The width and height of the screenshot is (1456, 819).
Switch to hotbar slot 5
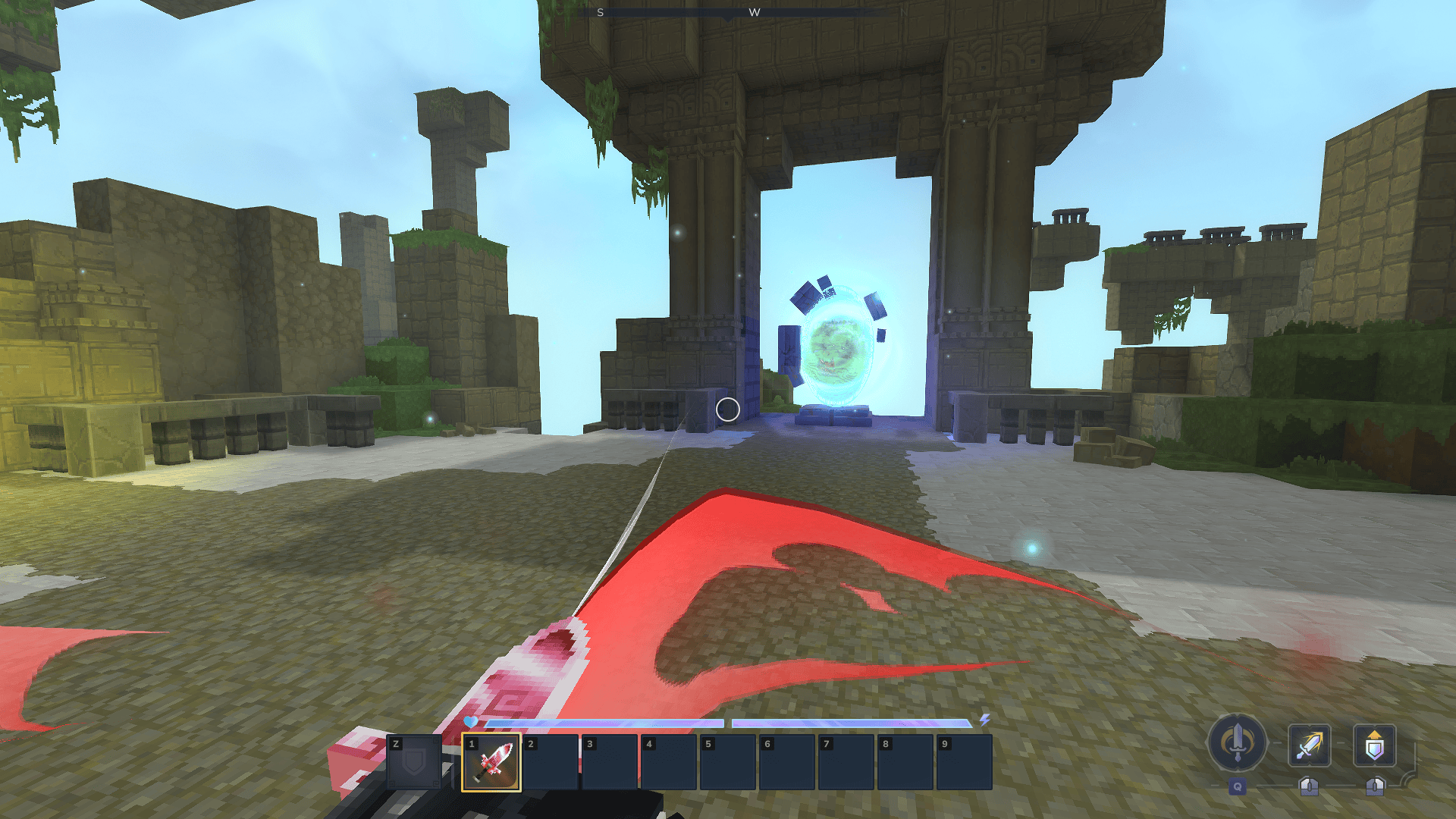click(x=728, y=762)
